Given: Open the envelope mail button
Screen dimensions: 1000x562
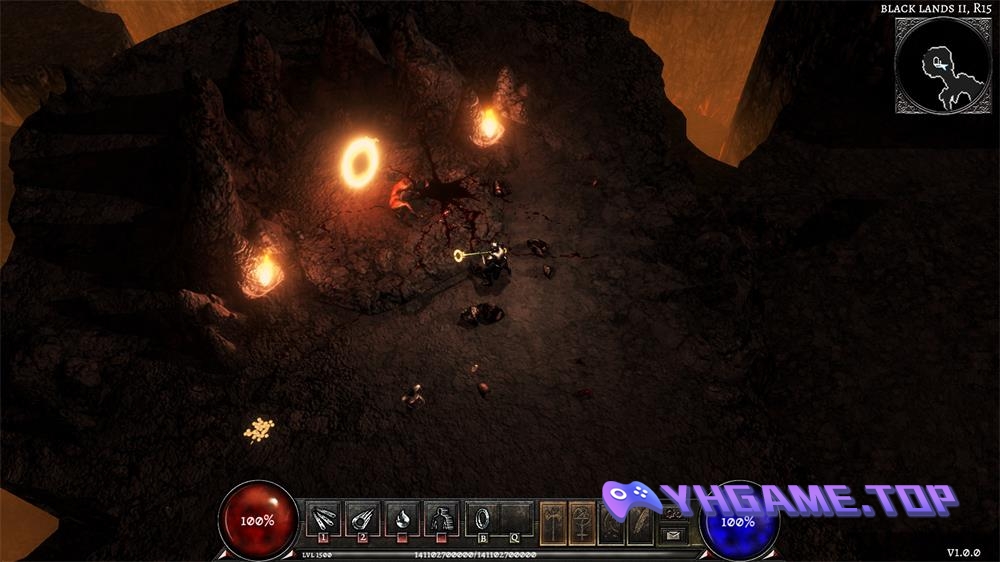Looking at the screenshot, I should coord(675,535).
